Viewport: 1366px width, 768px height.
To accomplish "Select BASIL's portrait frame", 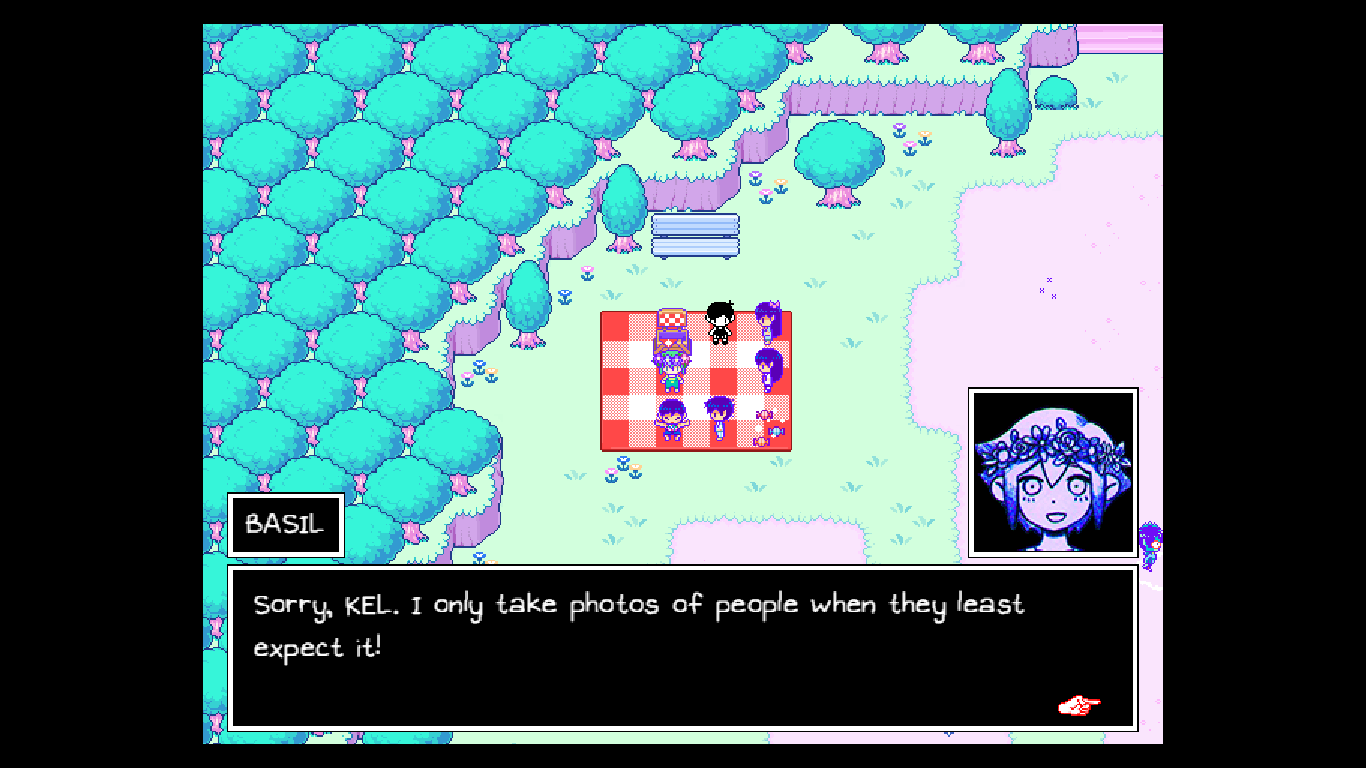I will (1052, 471).
